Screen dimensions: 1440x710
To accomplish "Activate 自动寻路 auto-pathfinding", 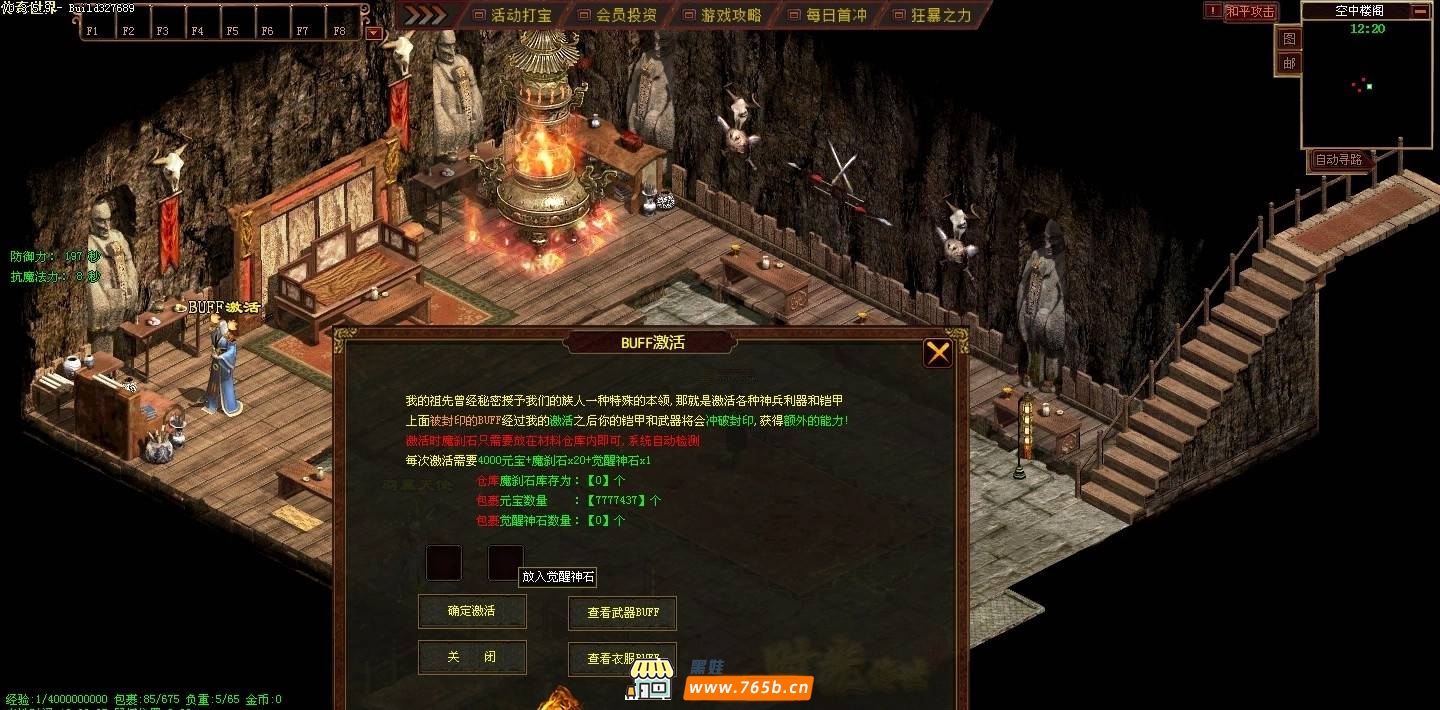I will click(1338, 160).
